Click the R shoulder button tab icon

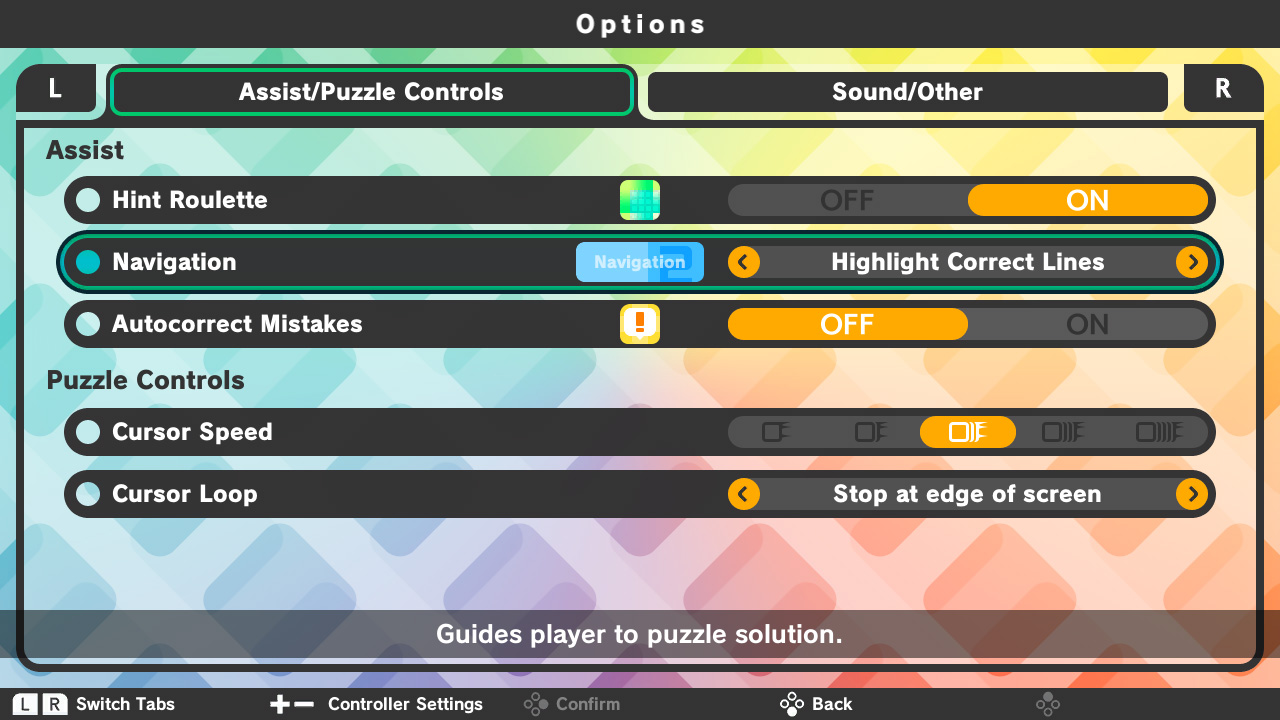click(1223, 88)
